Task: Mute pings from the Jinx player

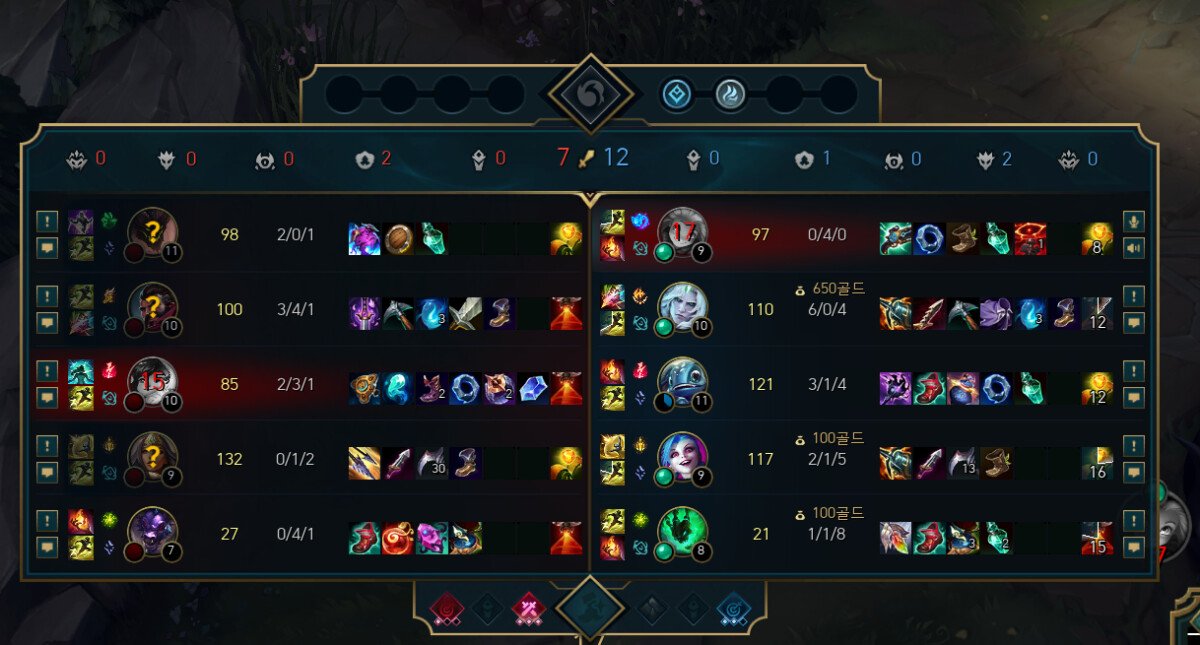Action: (x=1133, y=446)
